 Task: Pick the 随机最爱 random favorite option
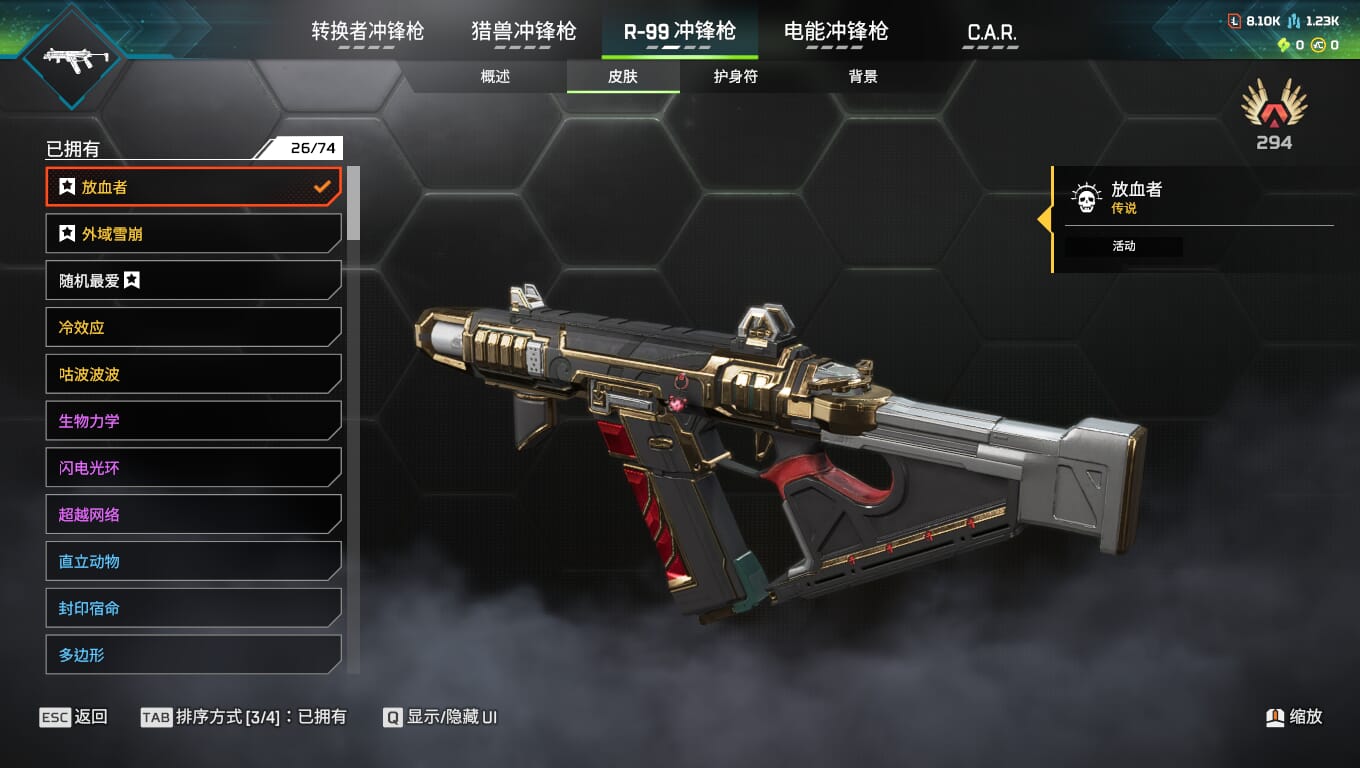point(193,281)
